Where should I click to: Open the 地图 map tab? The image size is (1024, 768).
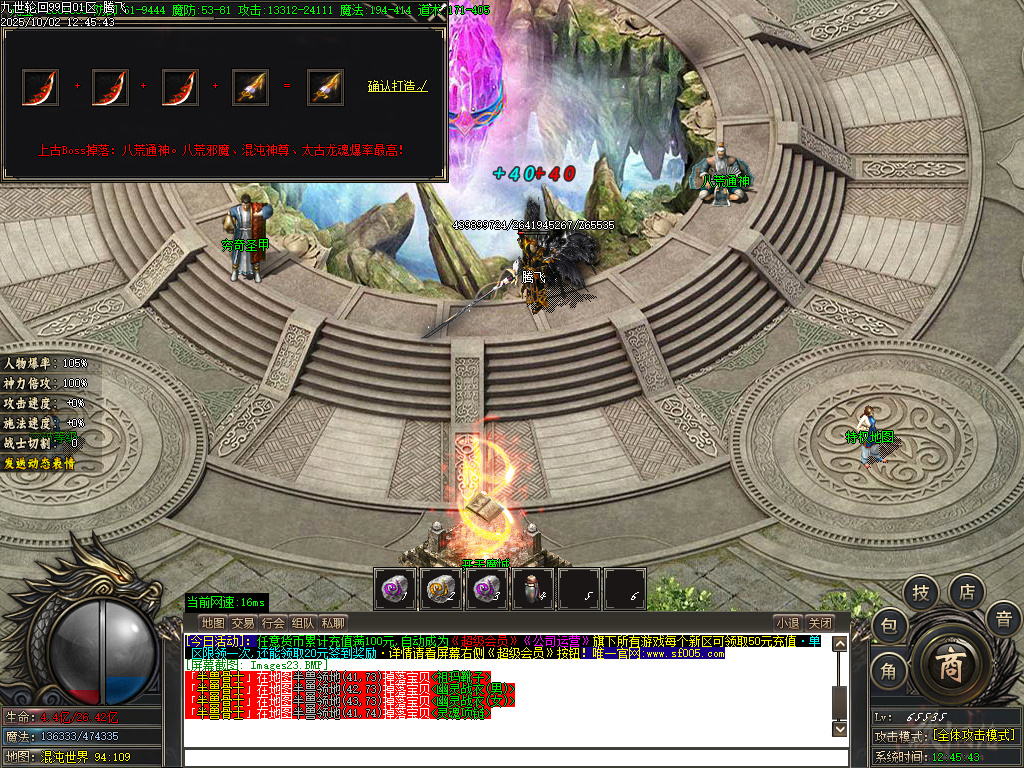[212, 623]
